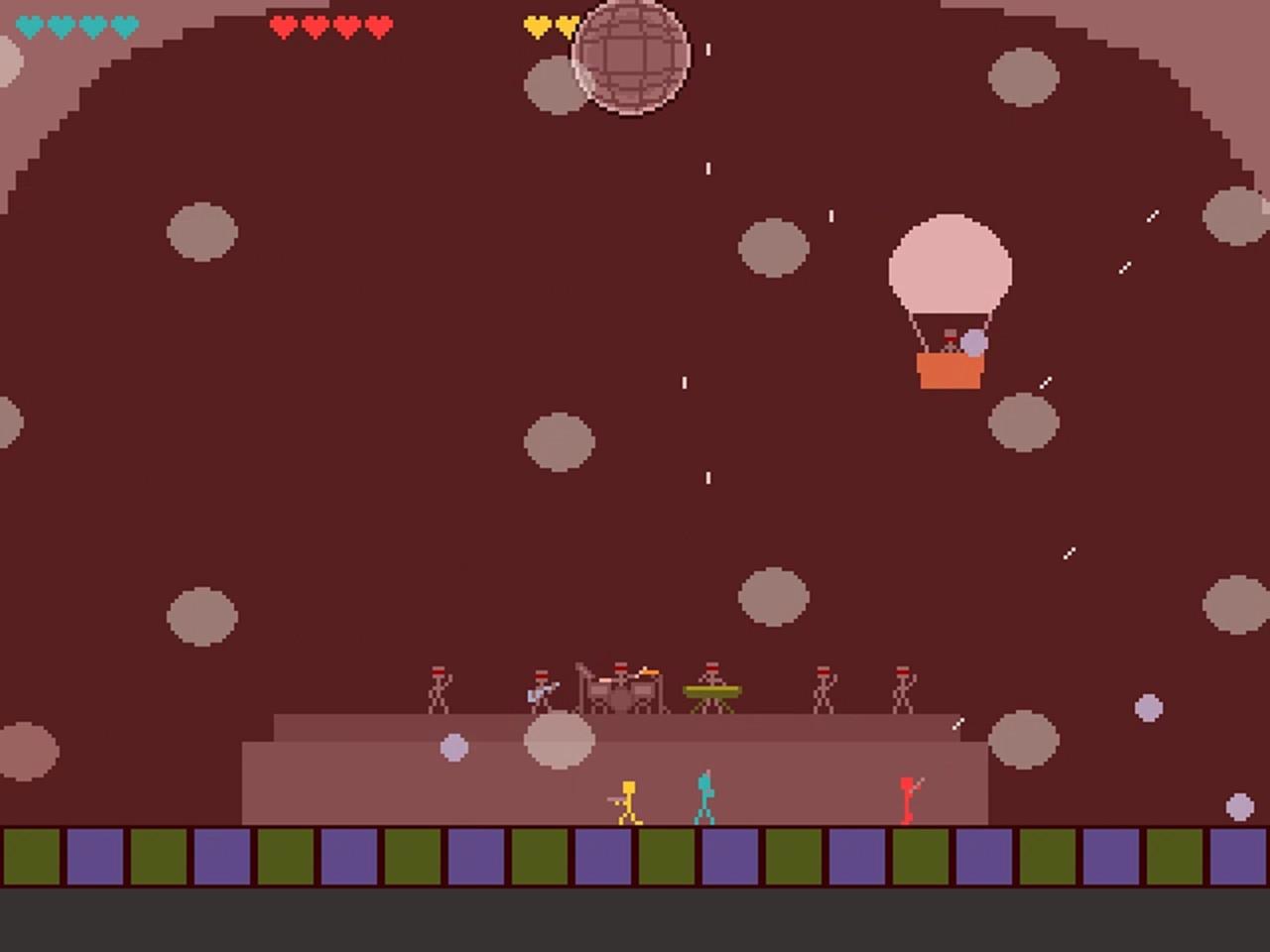Click the orange balloon basket

951,372
